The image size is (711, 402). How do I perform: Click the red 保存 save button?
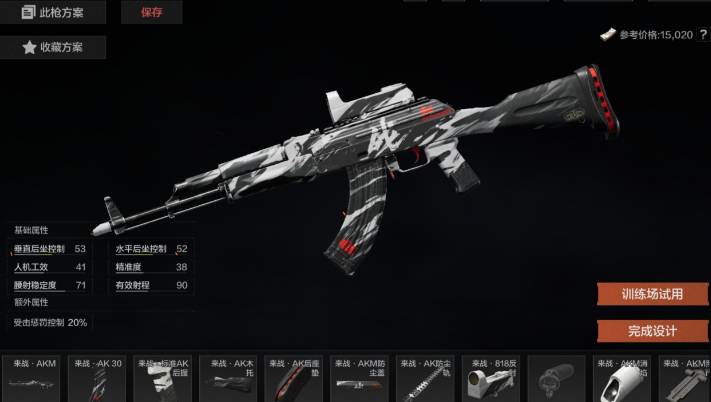tap(151, 13)
